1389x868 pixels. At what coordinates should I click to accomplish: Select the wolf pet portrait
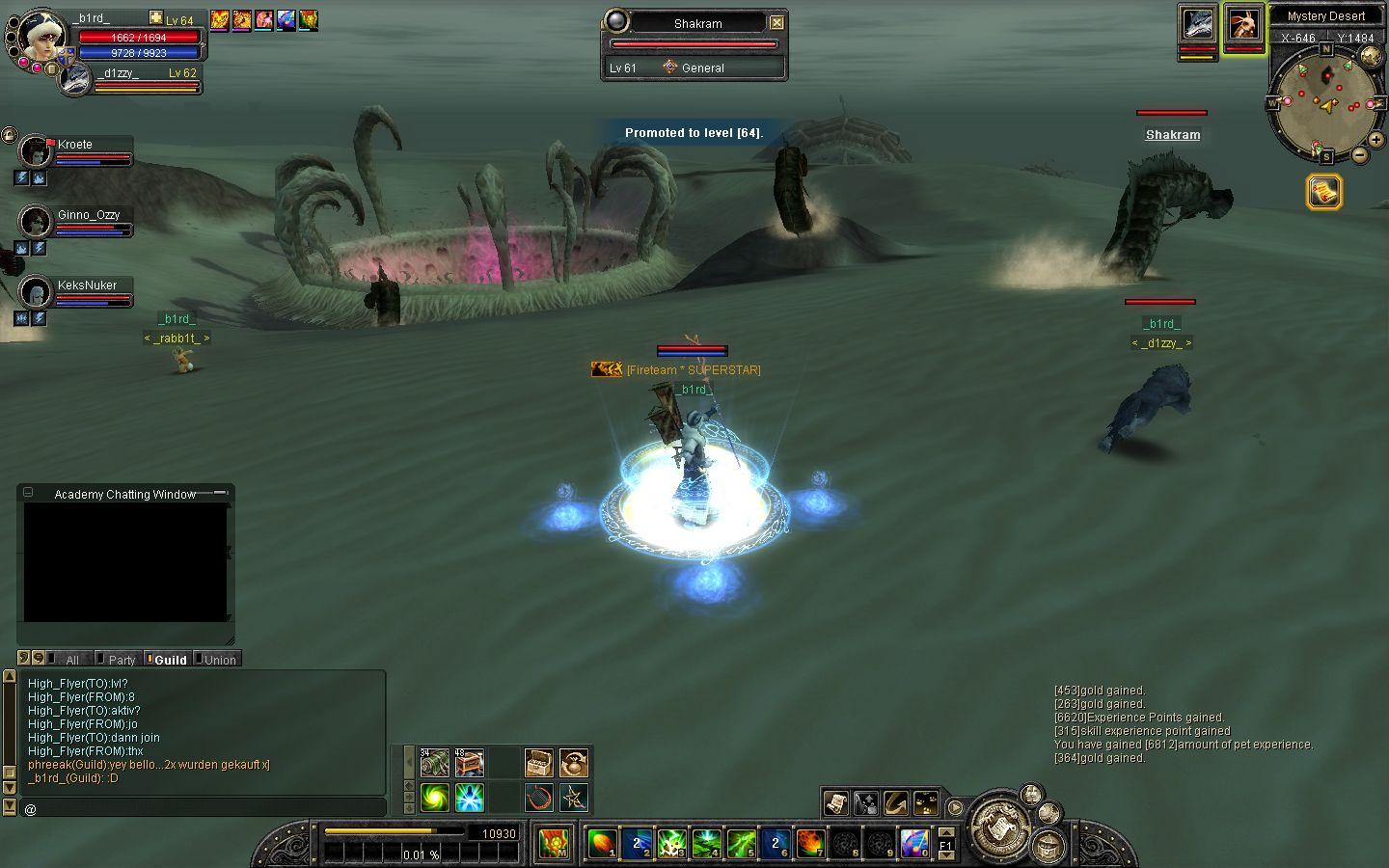pos(1197,24)
